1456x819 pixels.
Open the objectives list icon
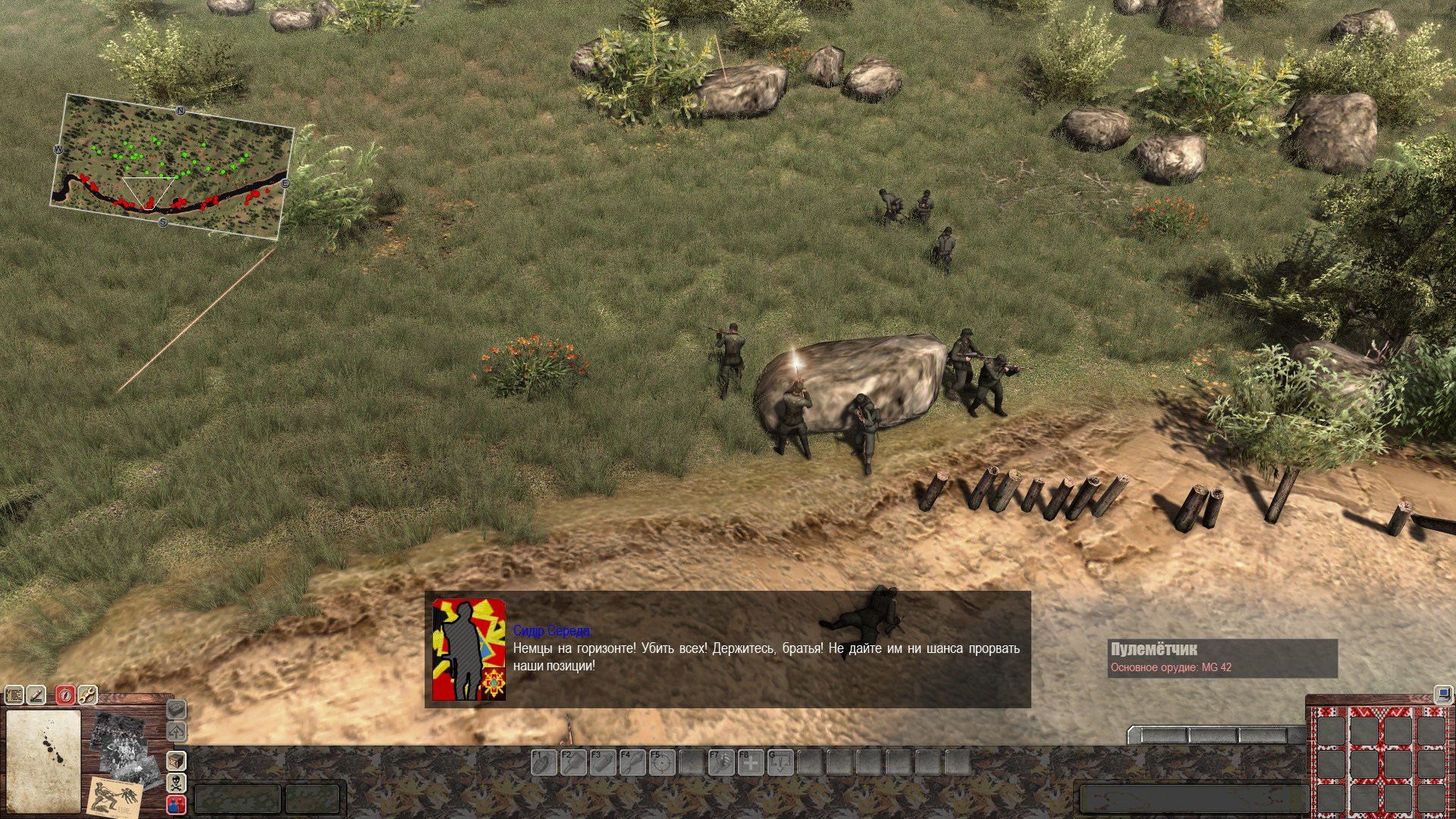14,695
